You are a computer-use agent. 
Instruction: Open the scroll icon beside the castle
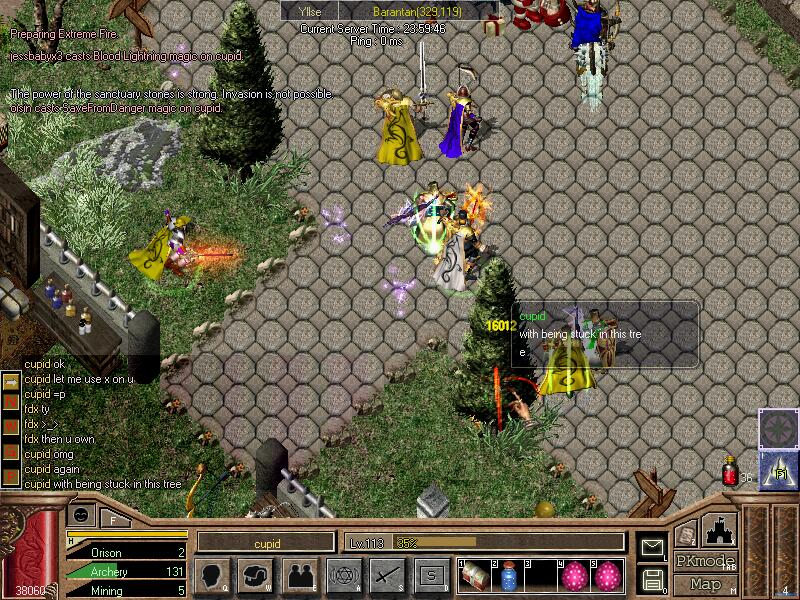pyautogui.click(x=685, y=536)
